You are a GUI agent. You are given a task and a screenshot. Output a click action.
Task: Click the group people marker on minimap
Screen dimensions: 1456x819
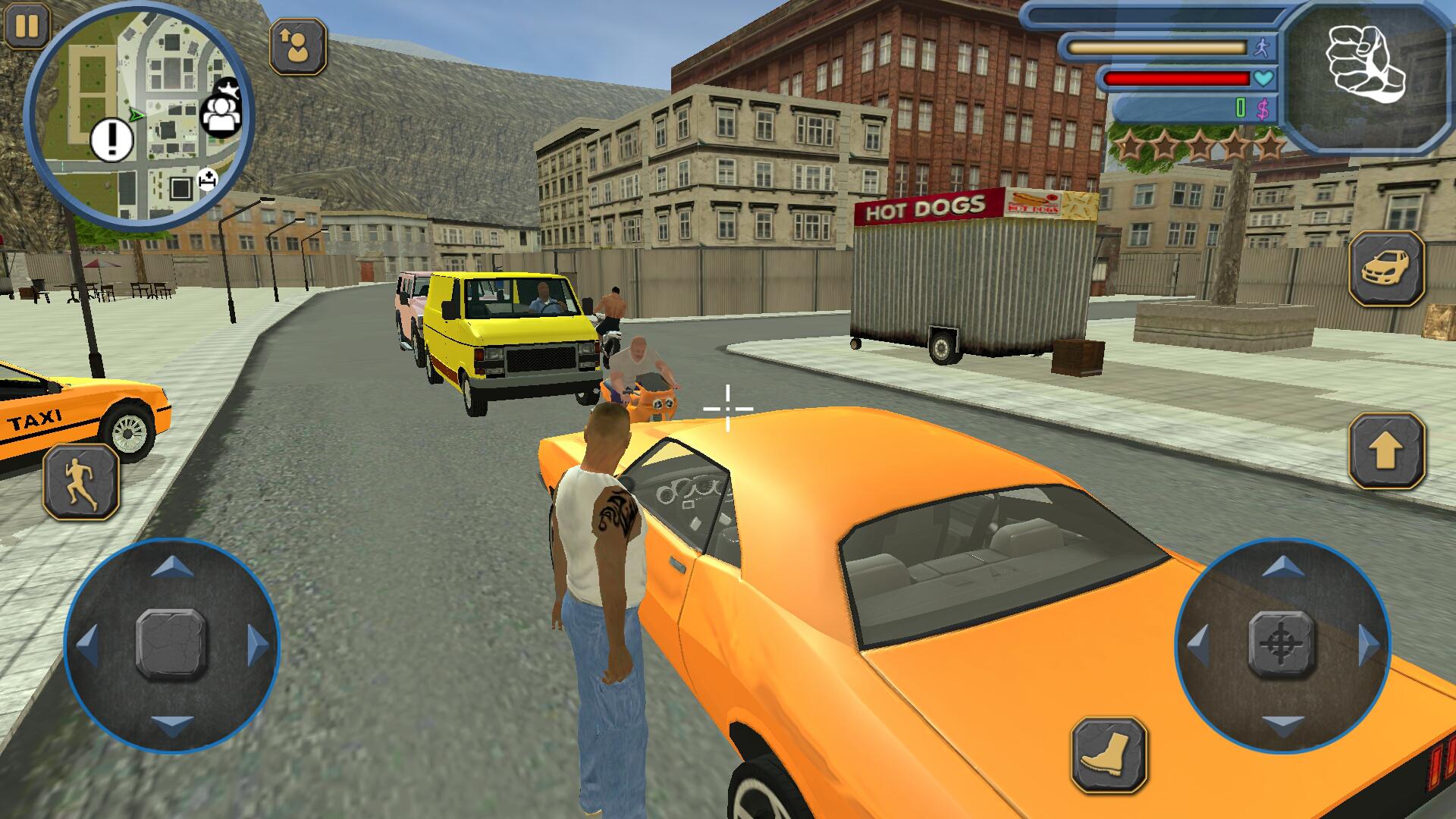[x=220, y=115]
